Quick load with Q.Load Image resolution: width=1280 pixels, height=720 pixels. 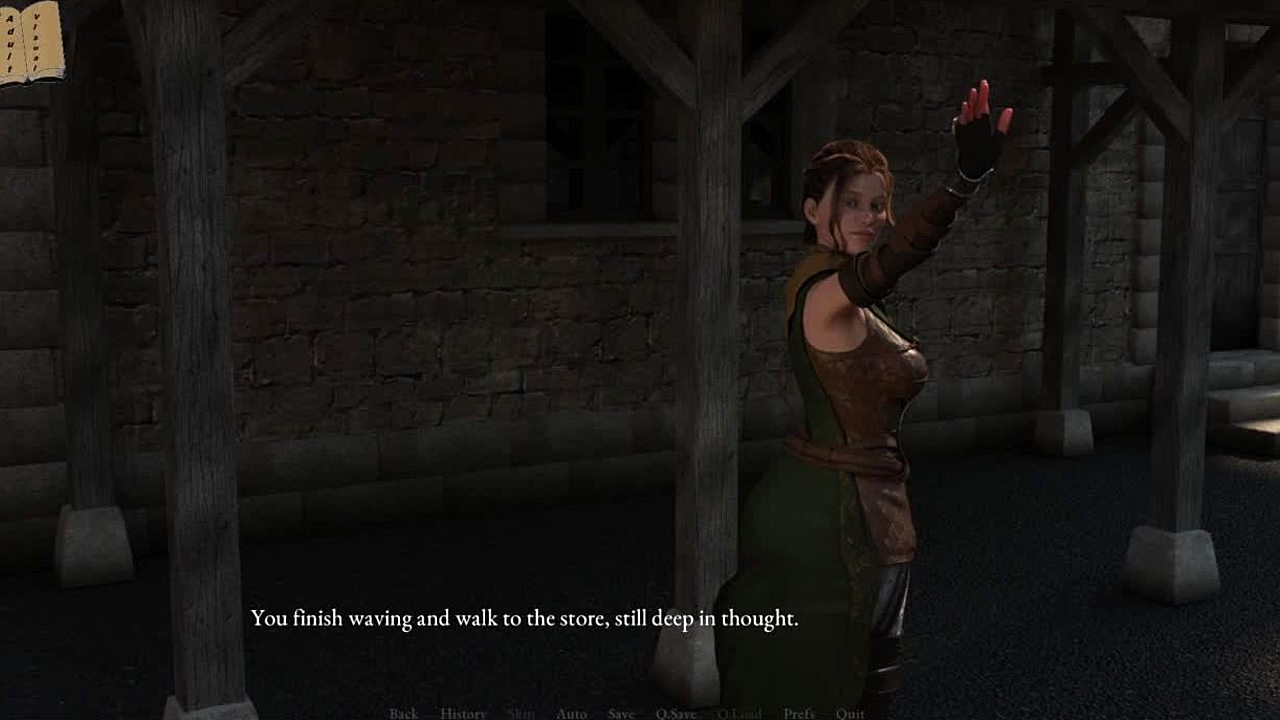[x=739, y=713]
